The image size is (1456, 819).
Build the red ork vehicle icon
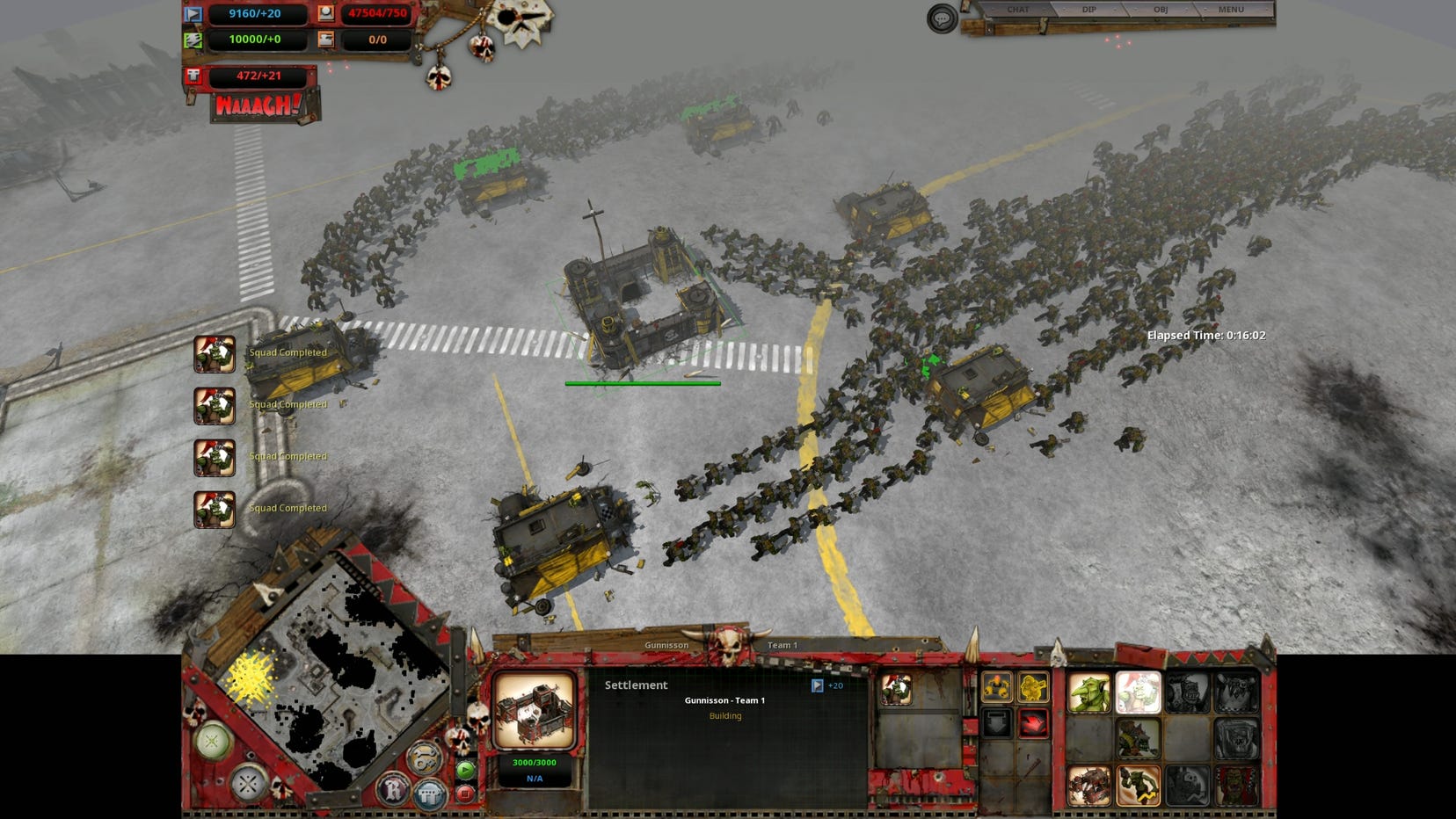tap(1088, 786)
